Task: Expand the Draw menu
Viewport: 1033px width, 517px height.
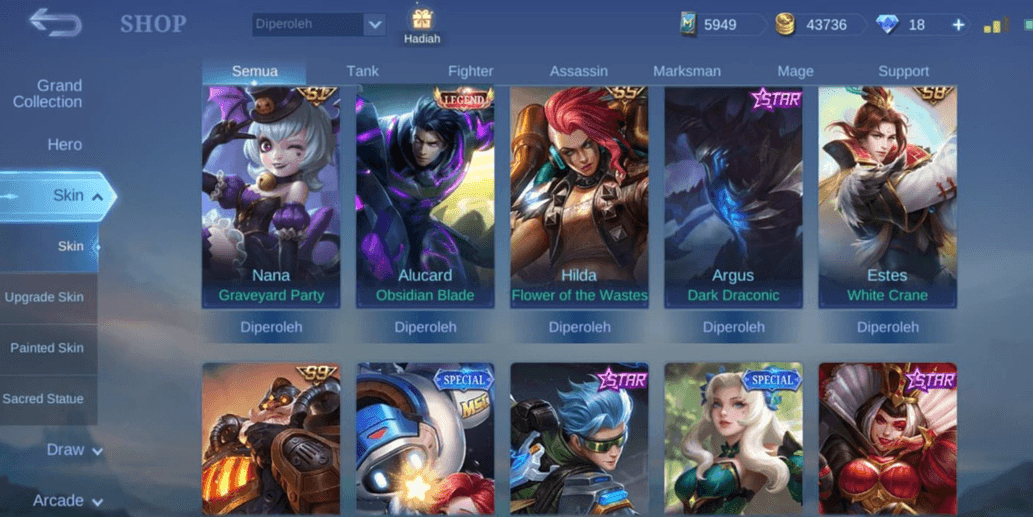Action: click(73, 450)
